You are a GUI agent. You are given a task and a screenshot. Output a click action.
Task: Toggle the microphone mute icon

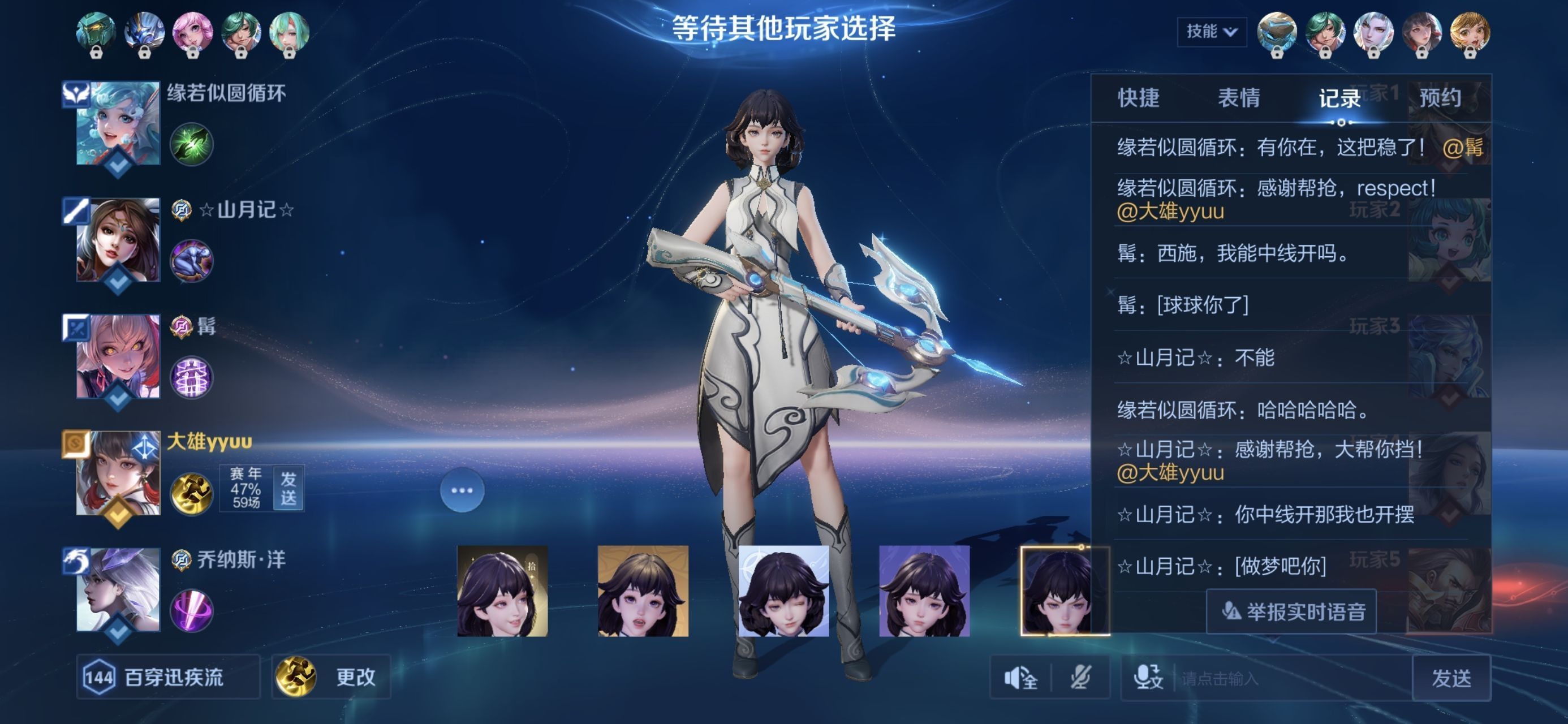coord(1080,677)
